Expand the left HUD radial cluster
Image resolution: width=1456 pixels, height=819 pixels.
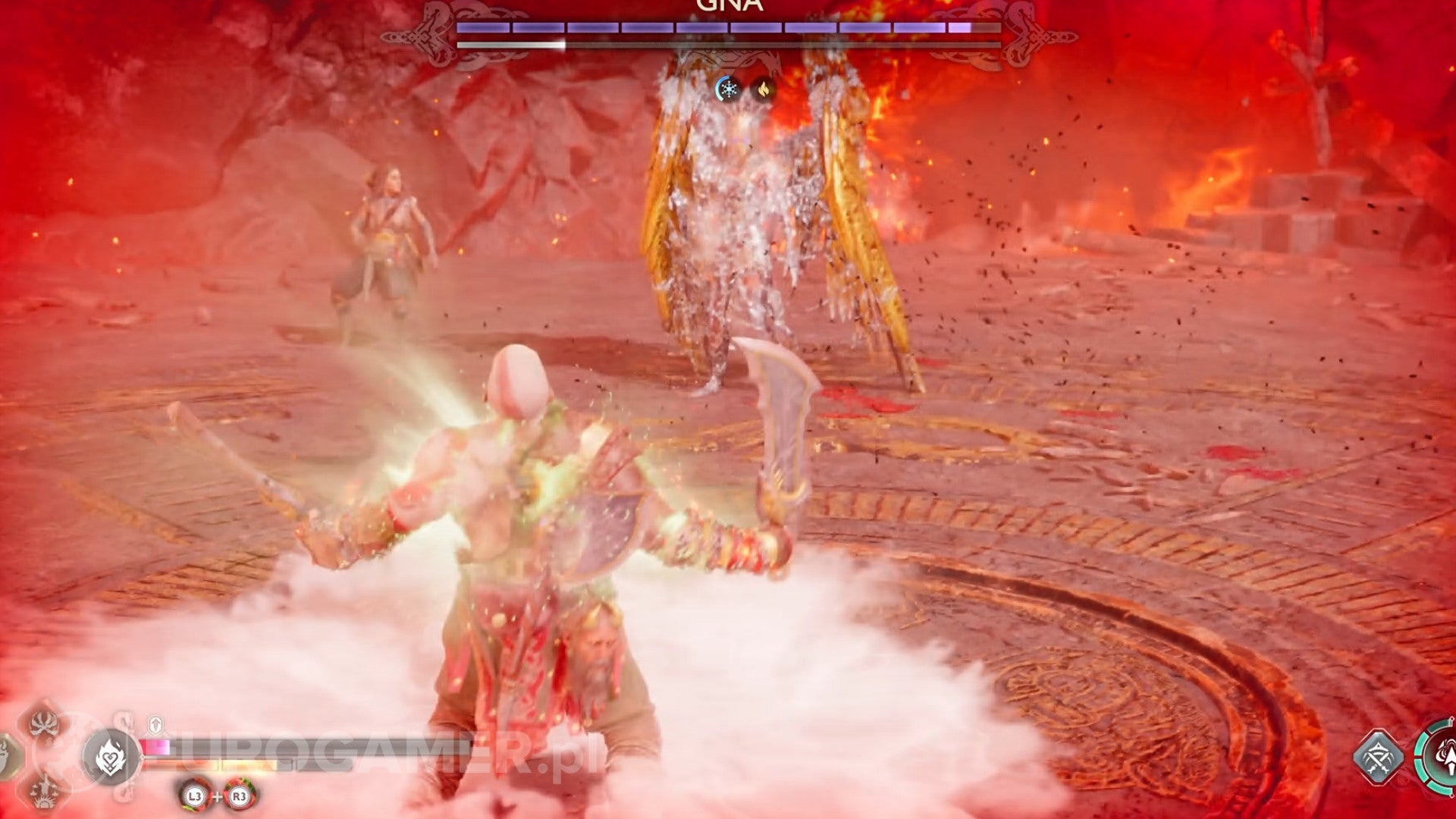[x=45, y=758]
